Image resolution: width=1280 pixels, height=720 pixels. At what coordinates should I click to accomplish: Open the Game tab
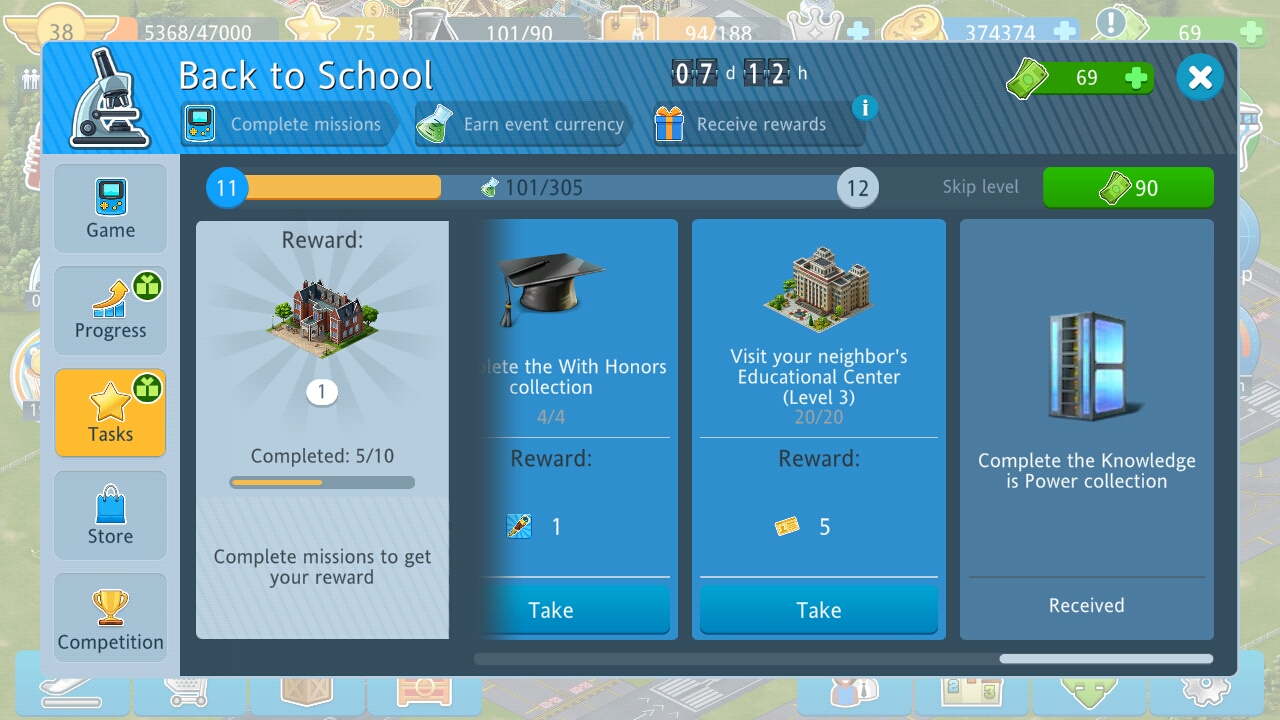110,209
